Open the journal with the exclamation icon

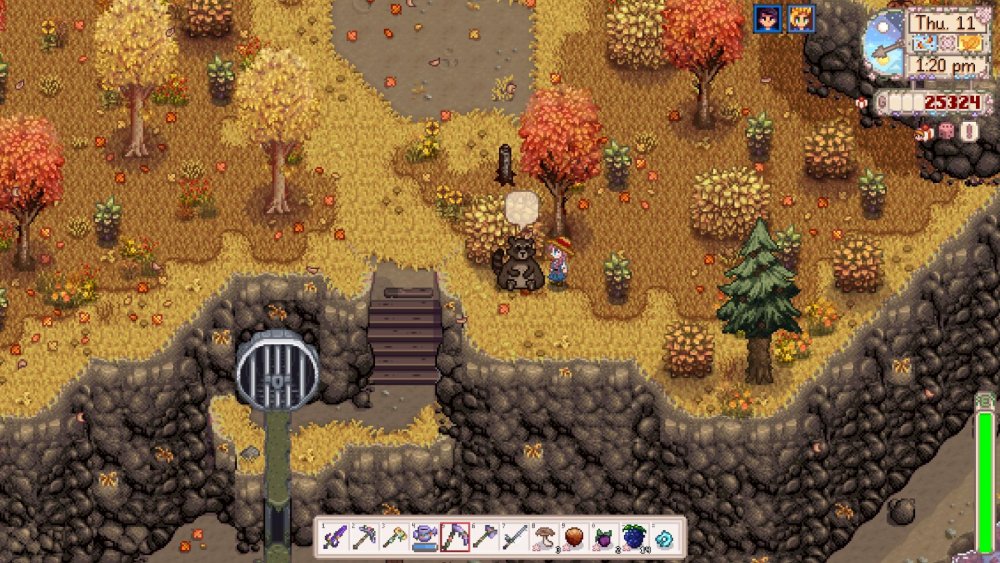click(968, 131)
